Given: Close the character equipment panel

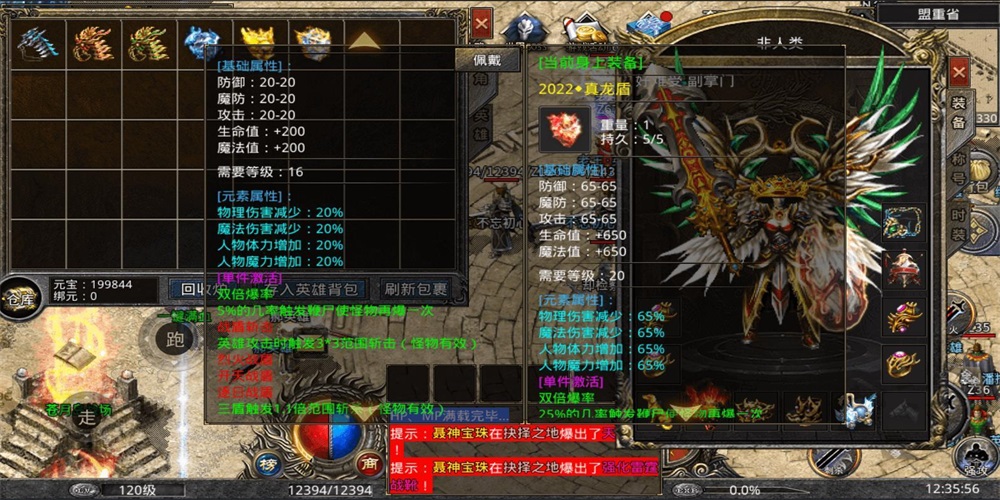Looking at the screenshot, I should point(959,73).
